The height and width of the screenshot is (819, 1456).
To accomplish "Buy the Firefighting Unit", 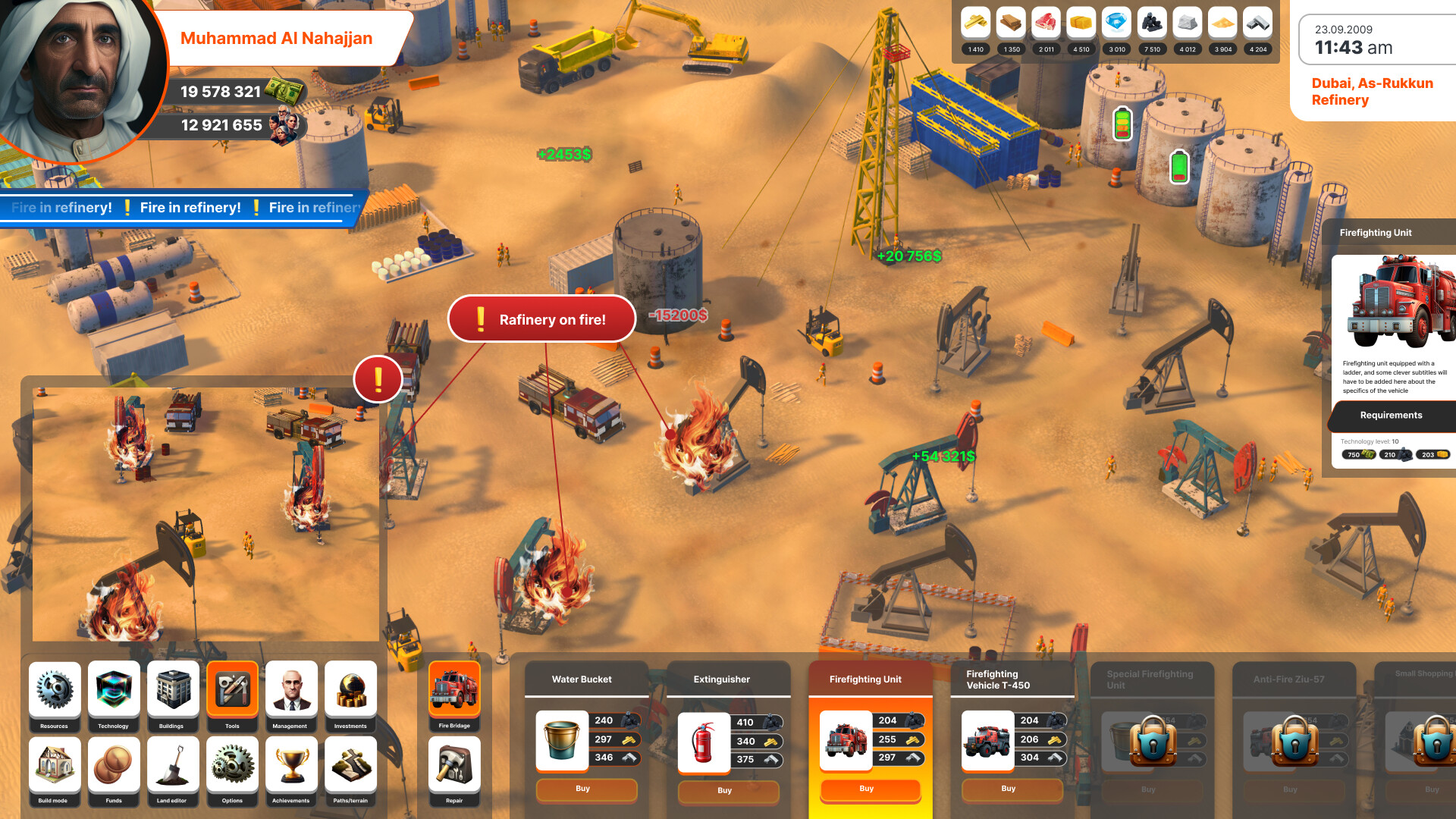I will pos(869,789).
